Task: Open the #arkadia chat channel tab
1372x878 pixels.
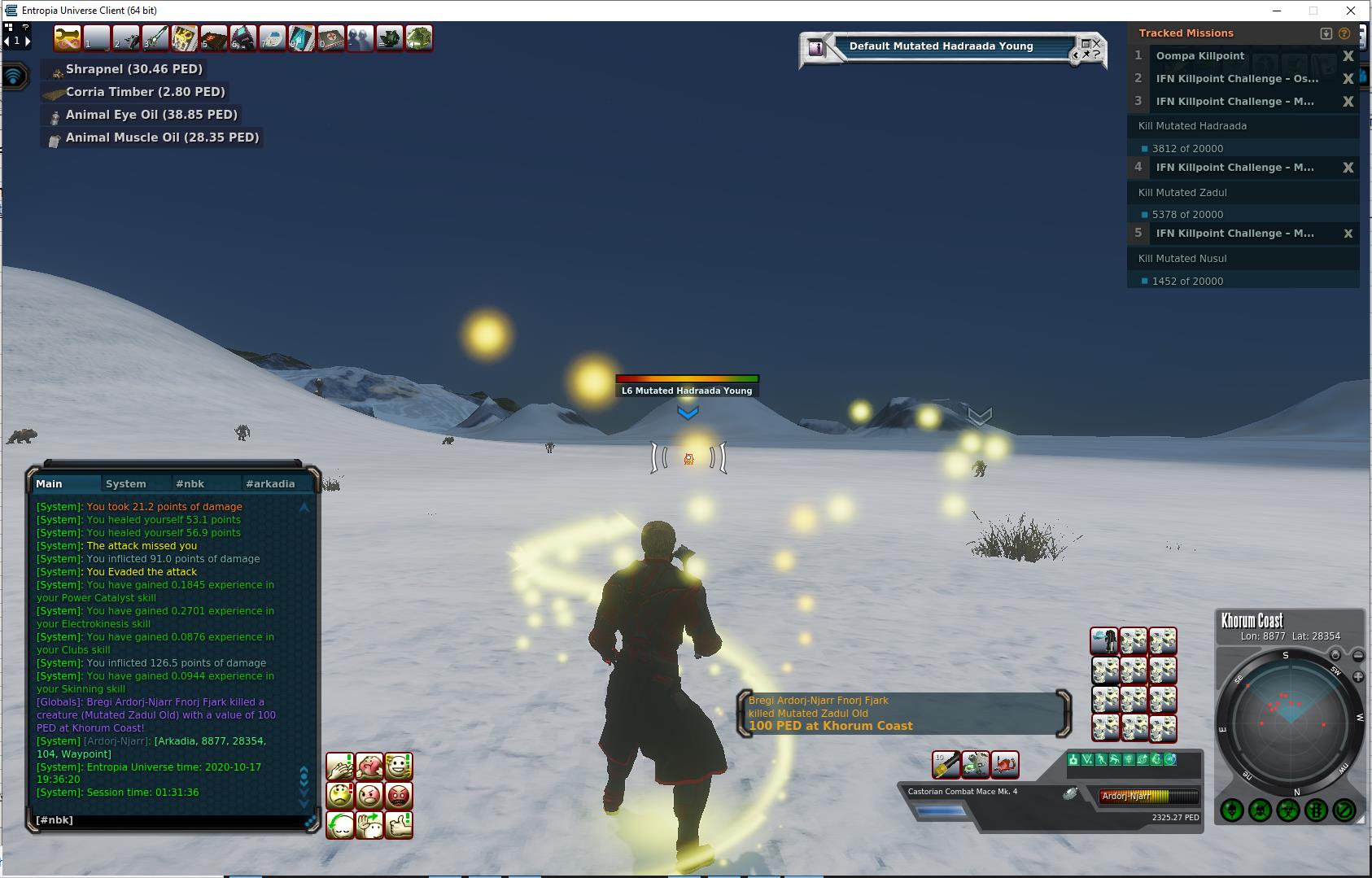Action: (x=270, y=483)
